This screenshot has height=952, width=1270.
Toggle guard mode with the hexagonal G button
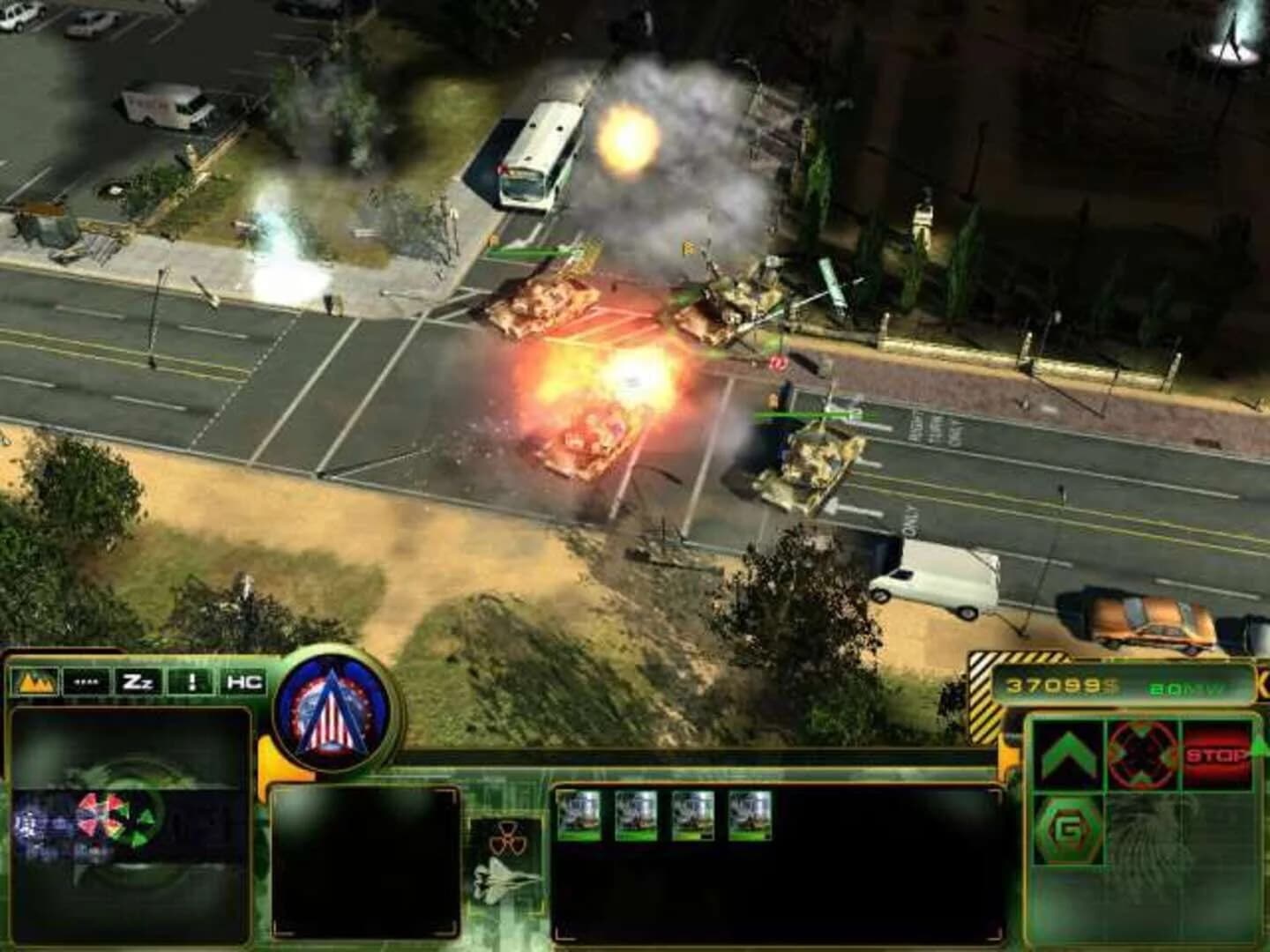click(1069, 829)
